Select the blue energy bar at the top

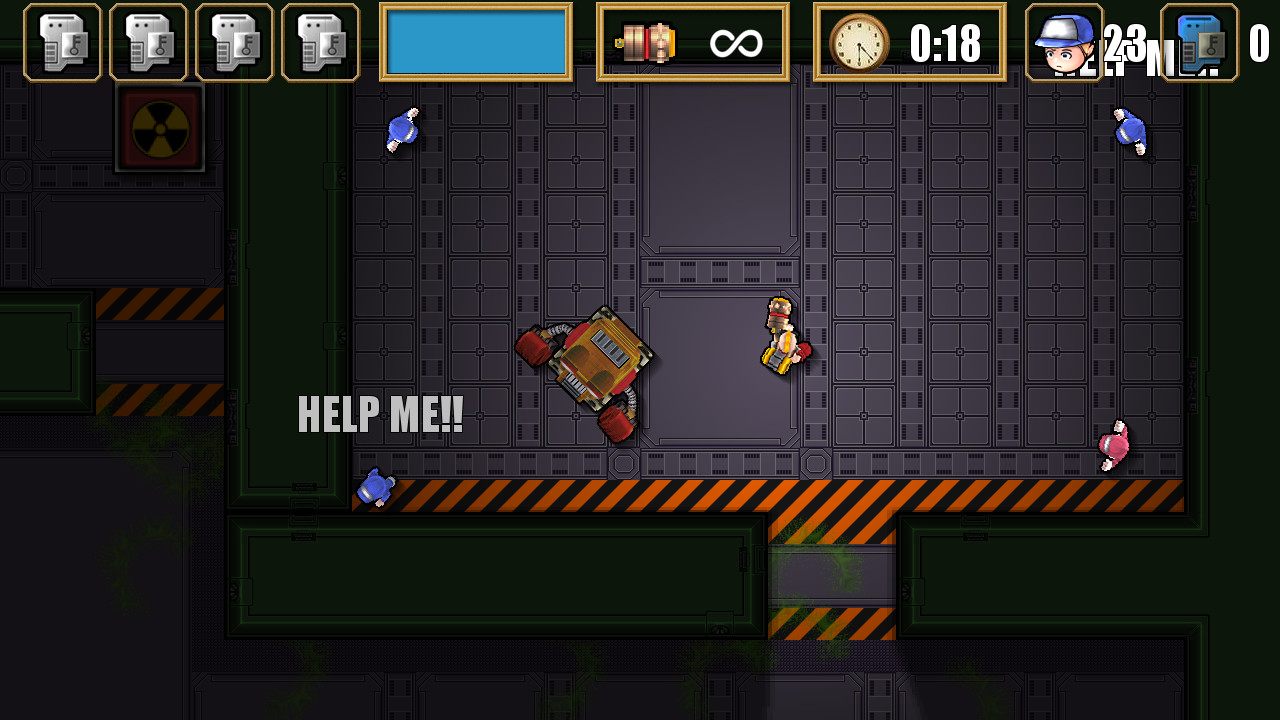coord(476,41)
